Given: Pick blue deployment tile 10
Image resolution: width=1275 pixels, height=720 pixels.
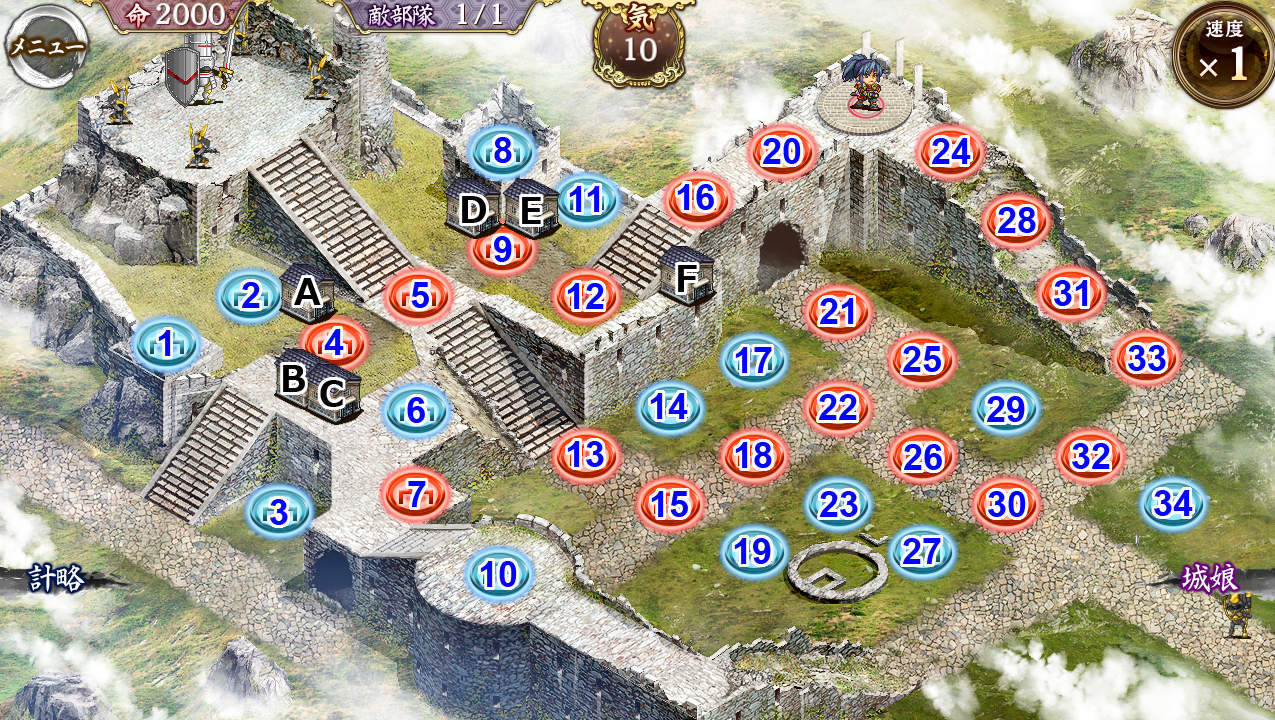Looking at the screenshot, I should [498, 574].
